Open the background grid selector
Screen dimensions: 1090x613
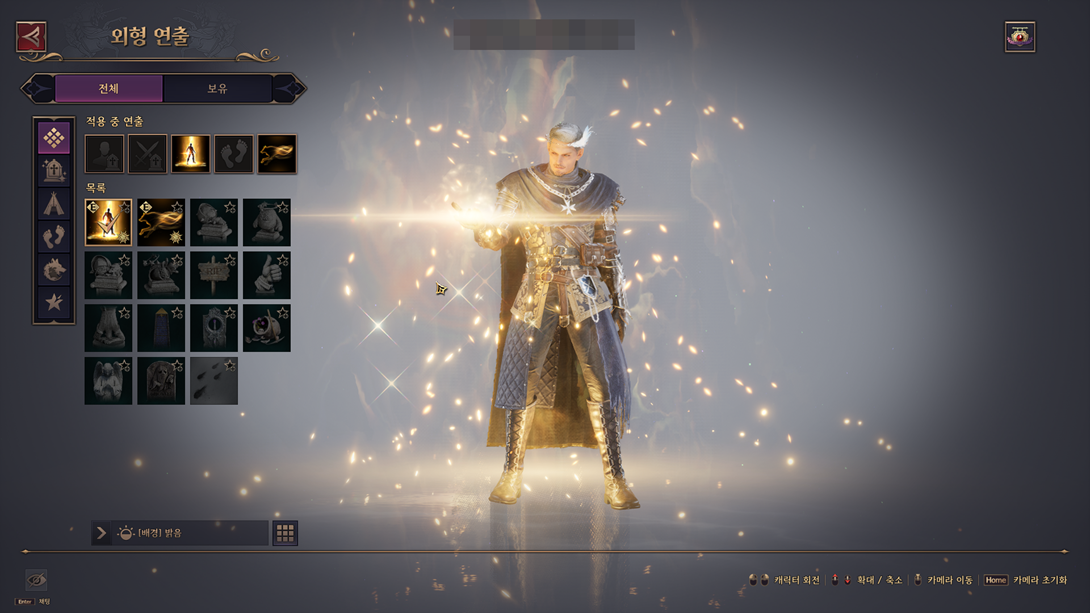(x=285, y=533)
